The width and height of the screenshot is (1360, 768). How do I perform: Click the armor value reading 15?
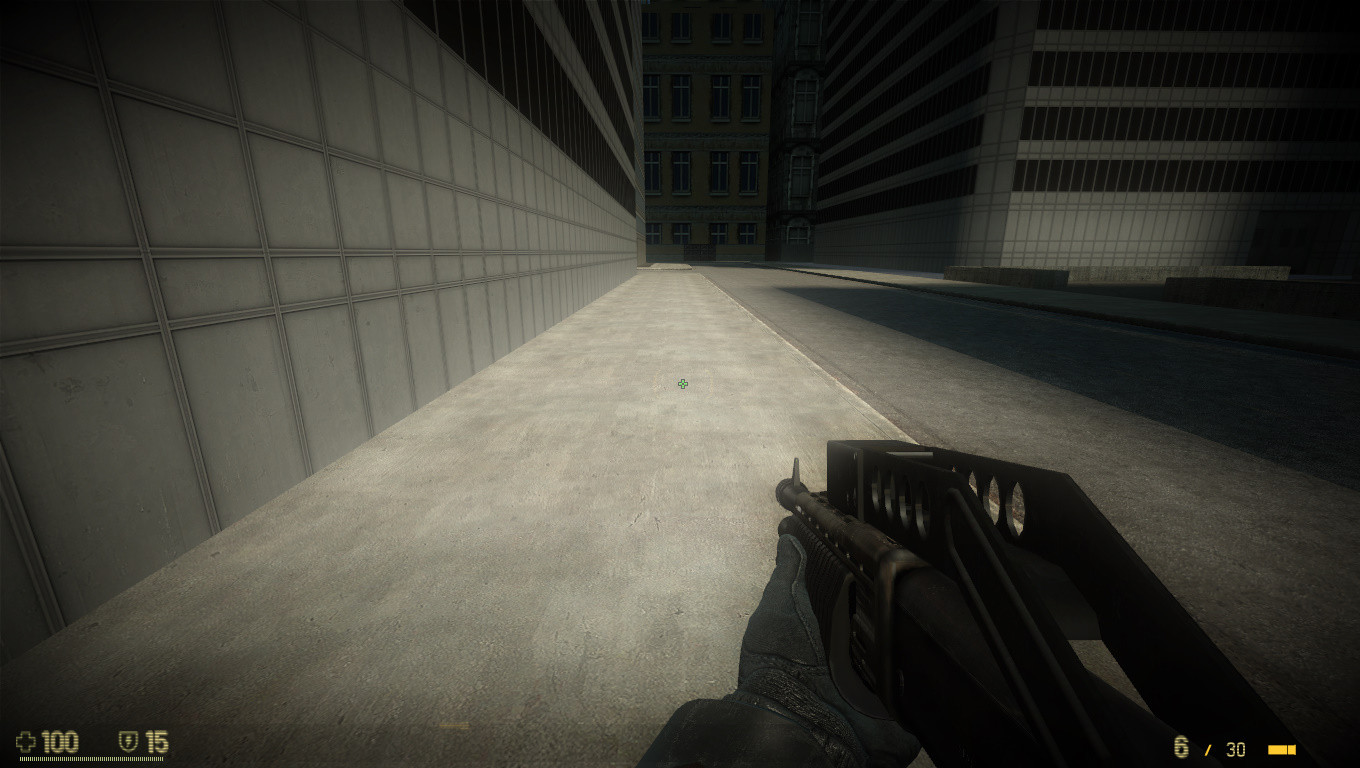point(156,742)
